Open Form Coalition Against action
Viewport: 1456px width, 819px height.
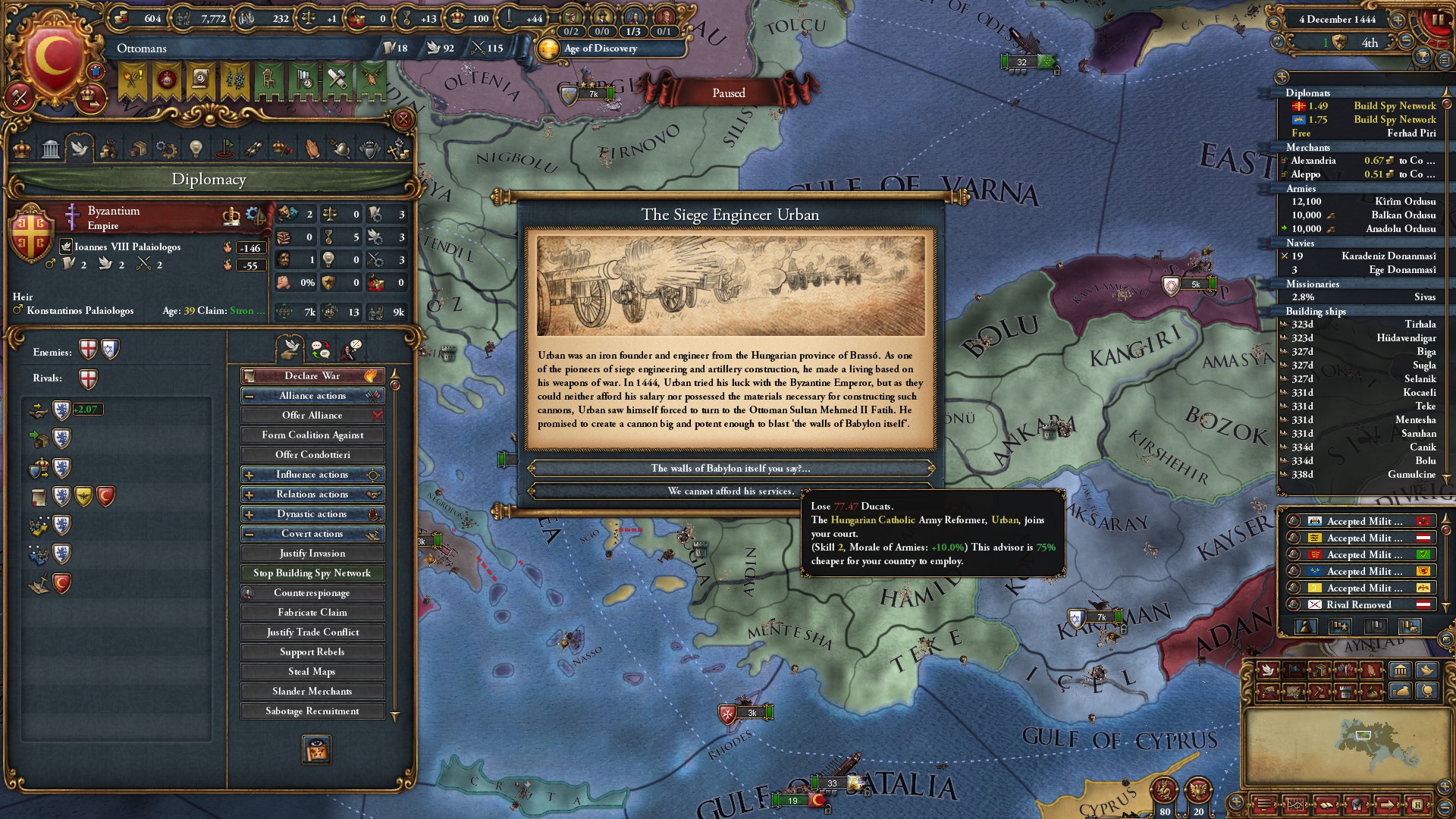click(312, 435)
